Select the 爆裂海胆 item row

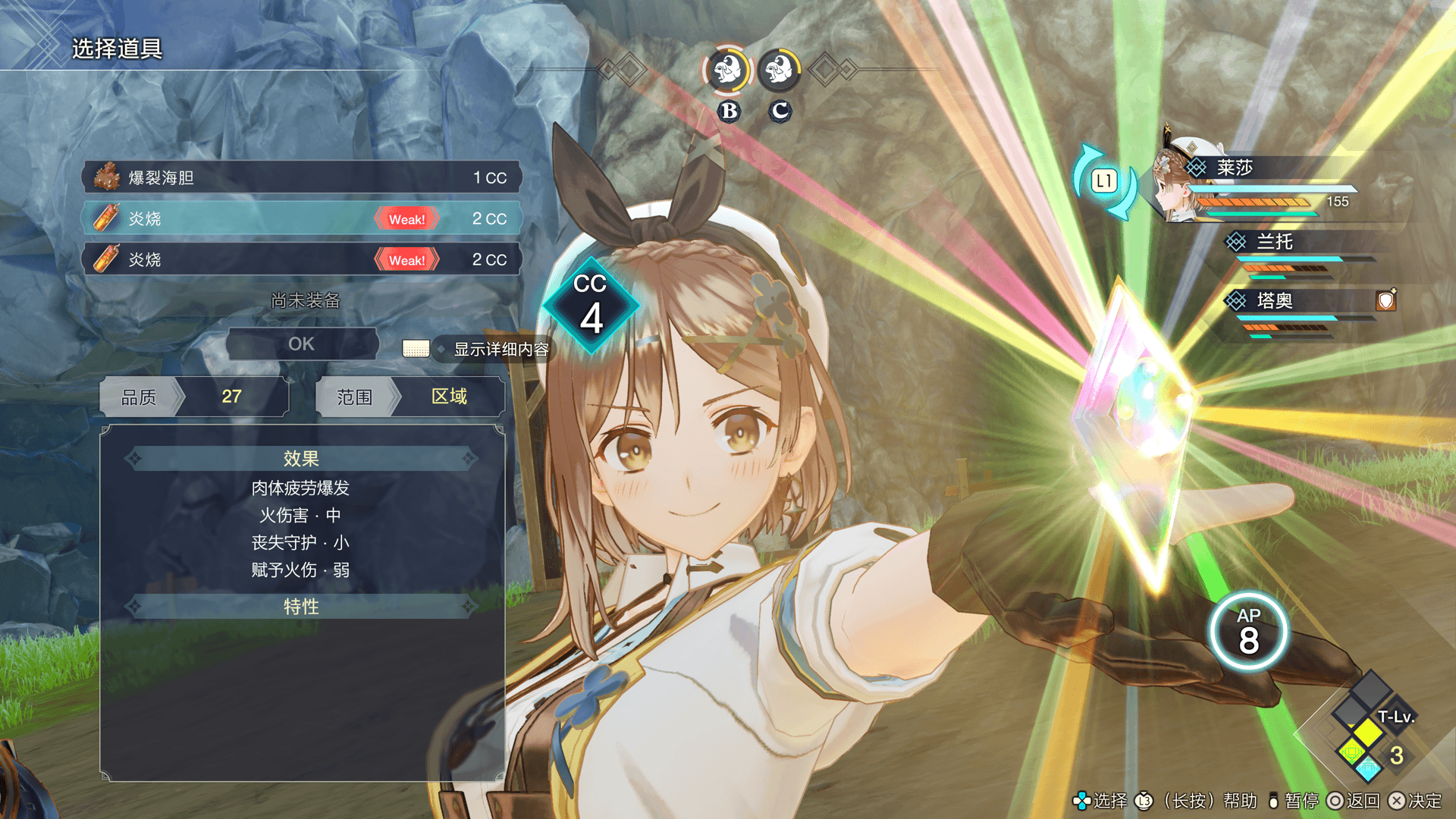click(x=302, y=177)
